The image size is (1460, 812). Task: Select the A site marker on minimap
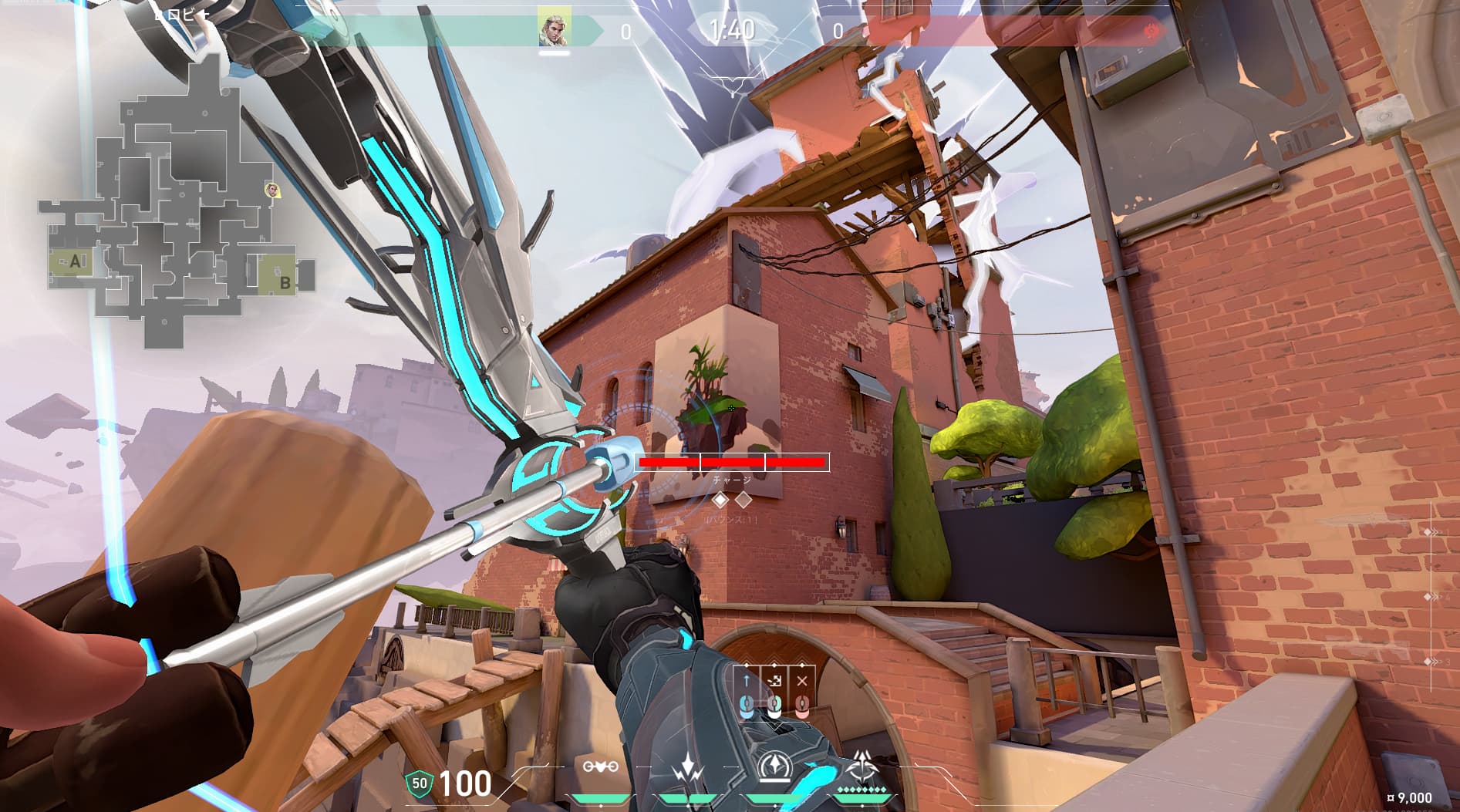pyautogui.click(x=76, y=261)
